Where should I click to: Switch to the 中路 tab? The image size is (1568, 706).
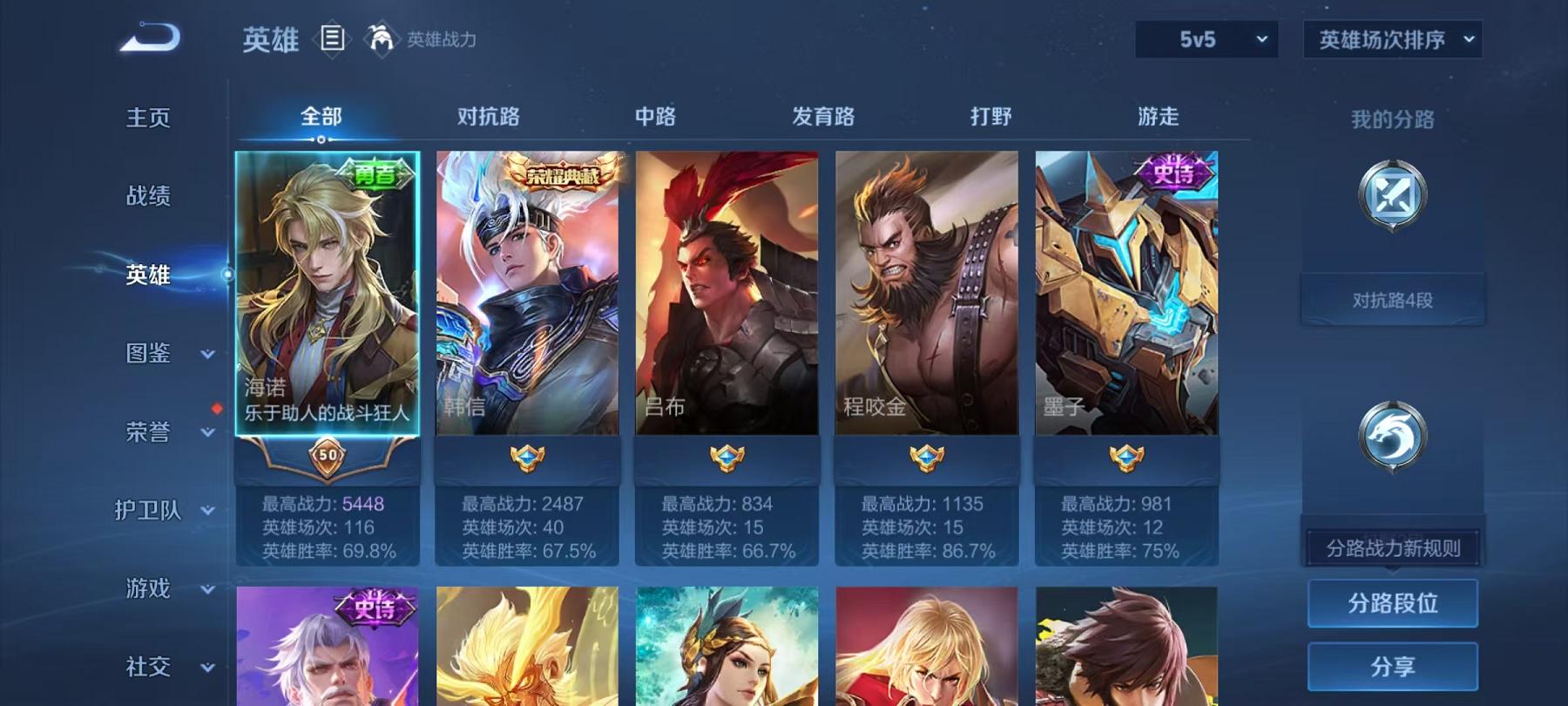655,116
